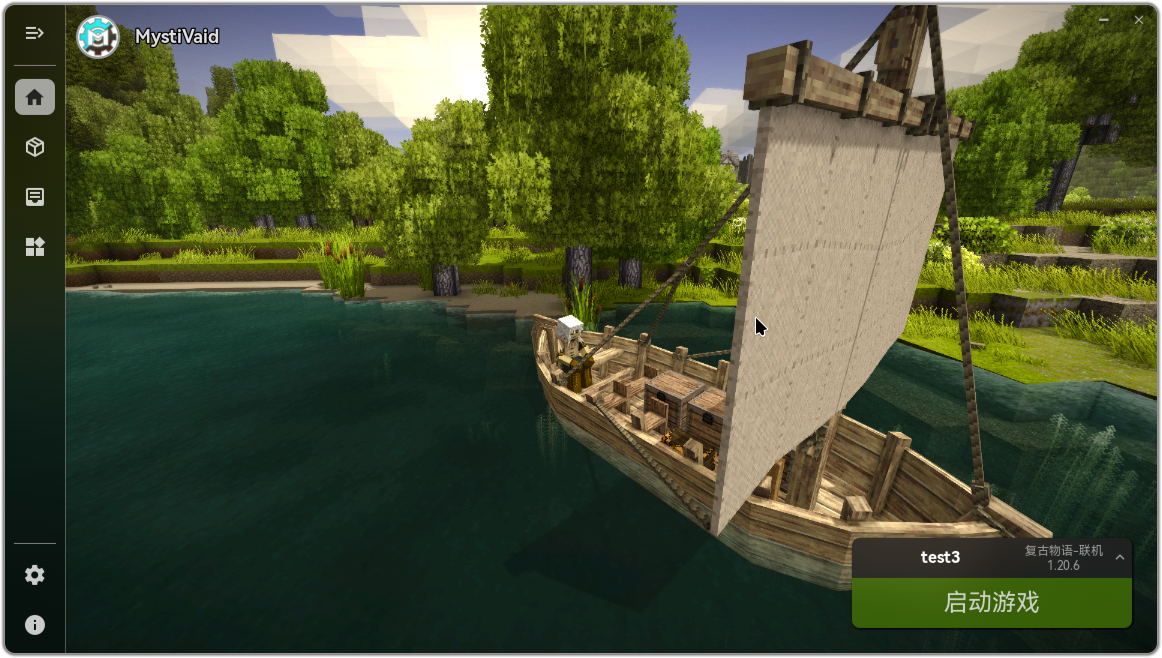Go to the home page icon
This screenshot has height=658, width=1162.
[35, 97]
